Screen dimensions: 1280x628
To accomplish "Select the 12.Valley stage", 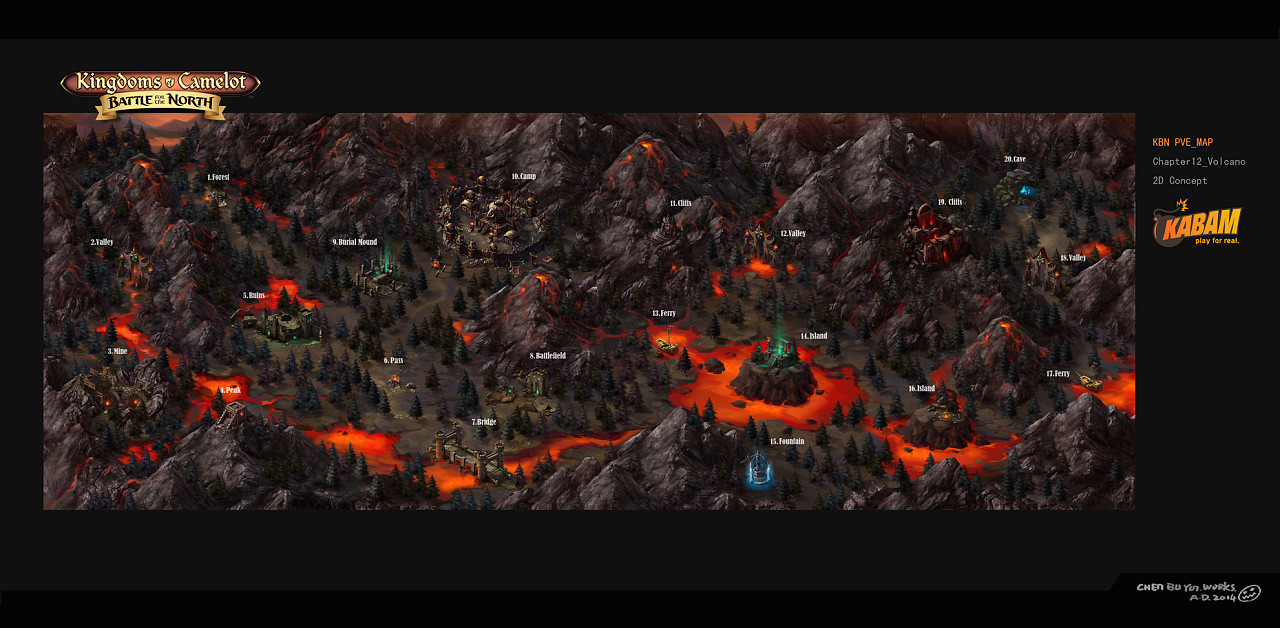I will coord(793,234).
